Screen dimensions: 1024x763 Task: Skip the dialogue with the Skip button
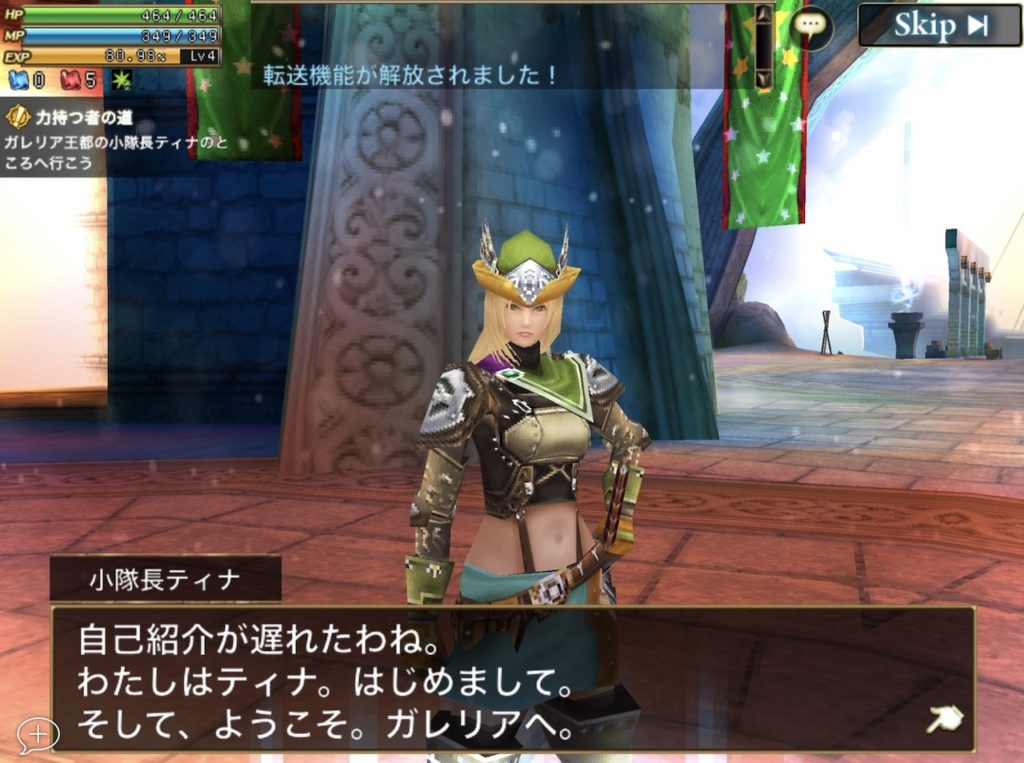pos(938,25)
